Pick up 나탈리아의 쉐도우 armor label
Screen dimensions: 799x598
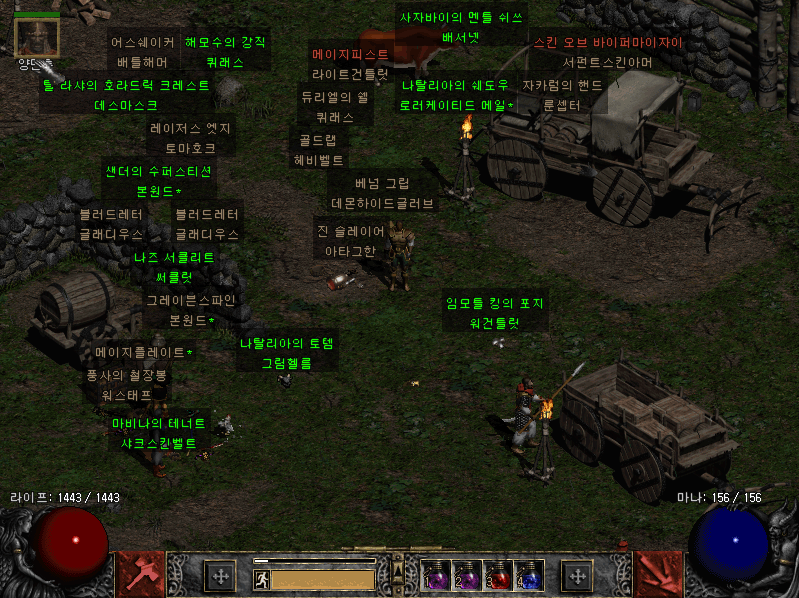coord(455,94)
